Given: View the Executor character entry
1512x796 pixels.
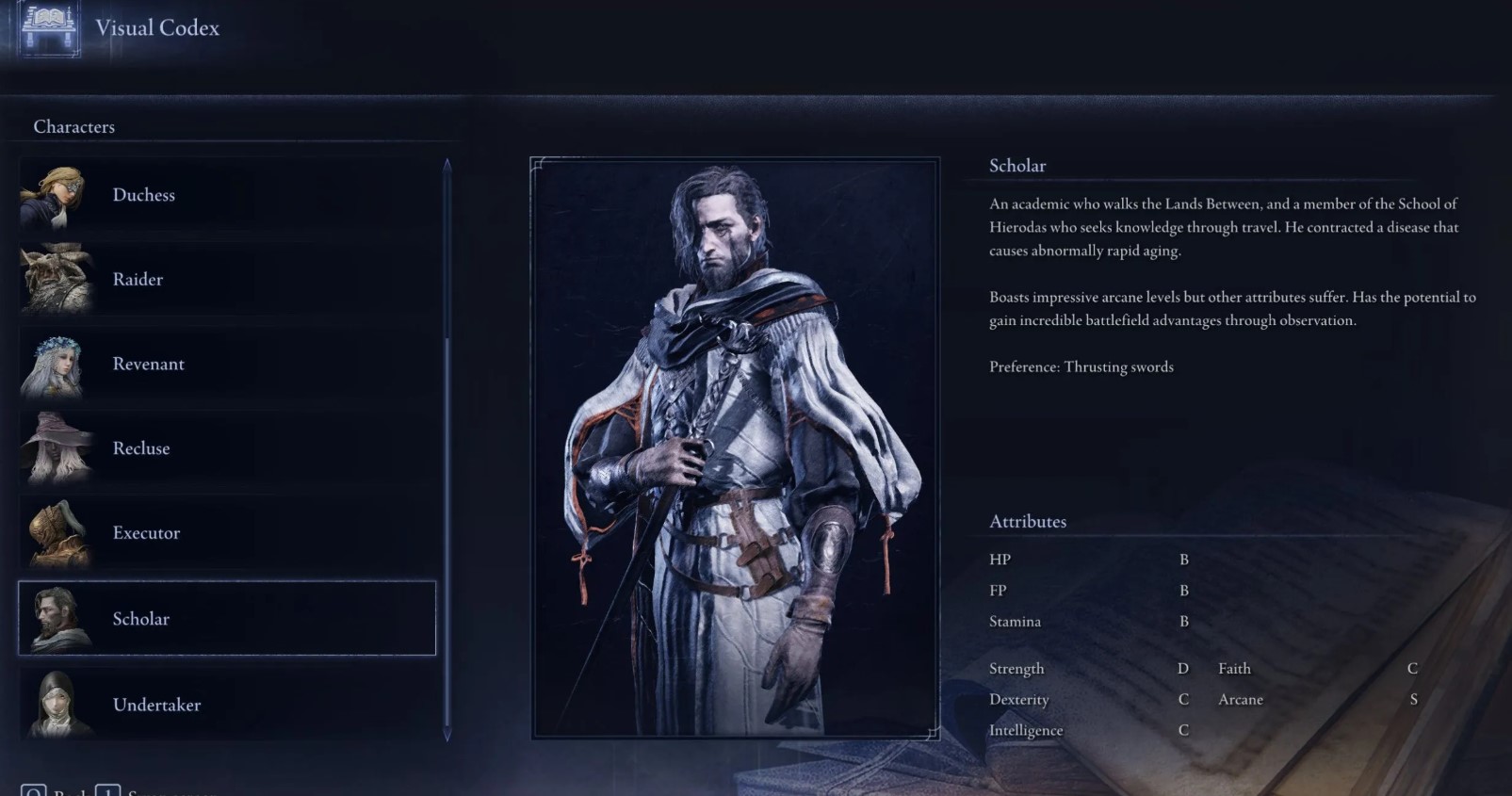Looking at the screenshot, I should coord(226,533).
